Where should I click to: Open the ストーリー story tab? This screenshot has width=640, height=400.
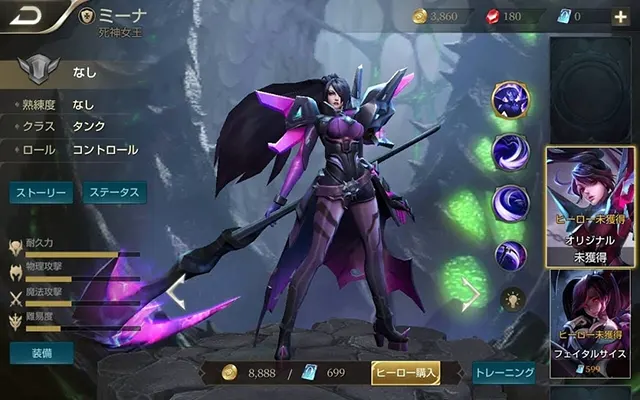[x=41, y=193]
